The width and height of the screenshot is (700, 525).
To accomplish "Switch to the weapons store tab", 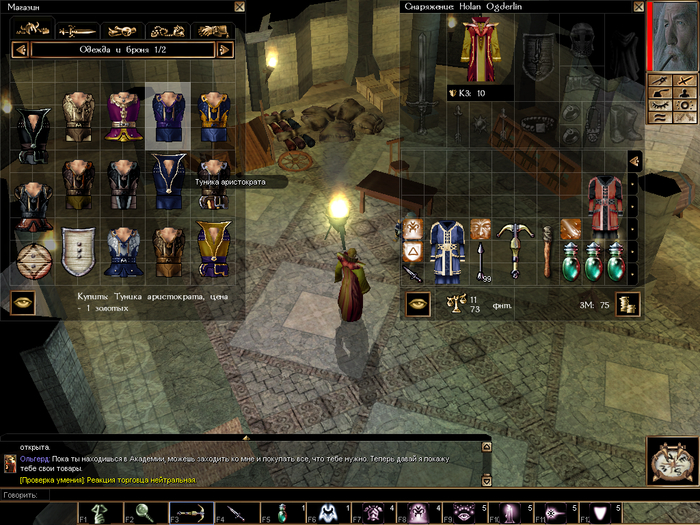I will 77,30.
